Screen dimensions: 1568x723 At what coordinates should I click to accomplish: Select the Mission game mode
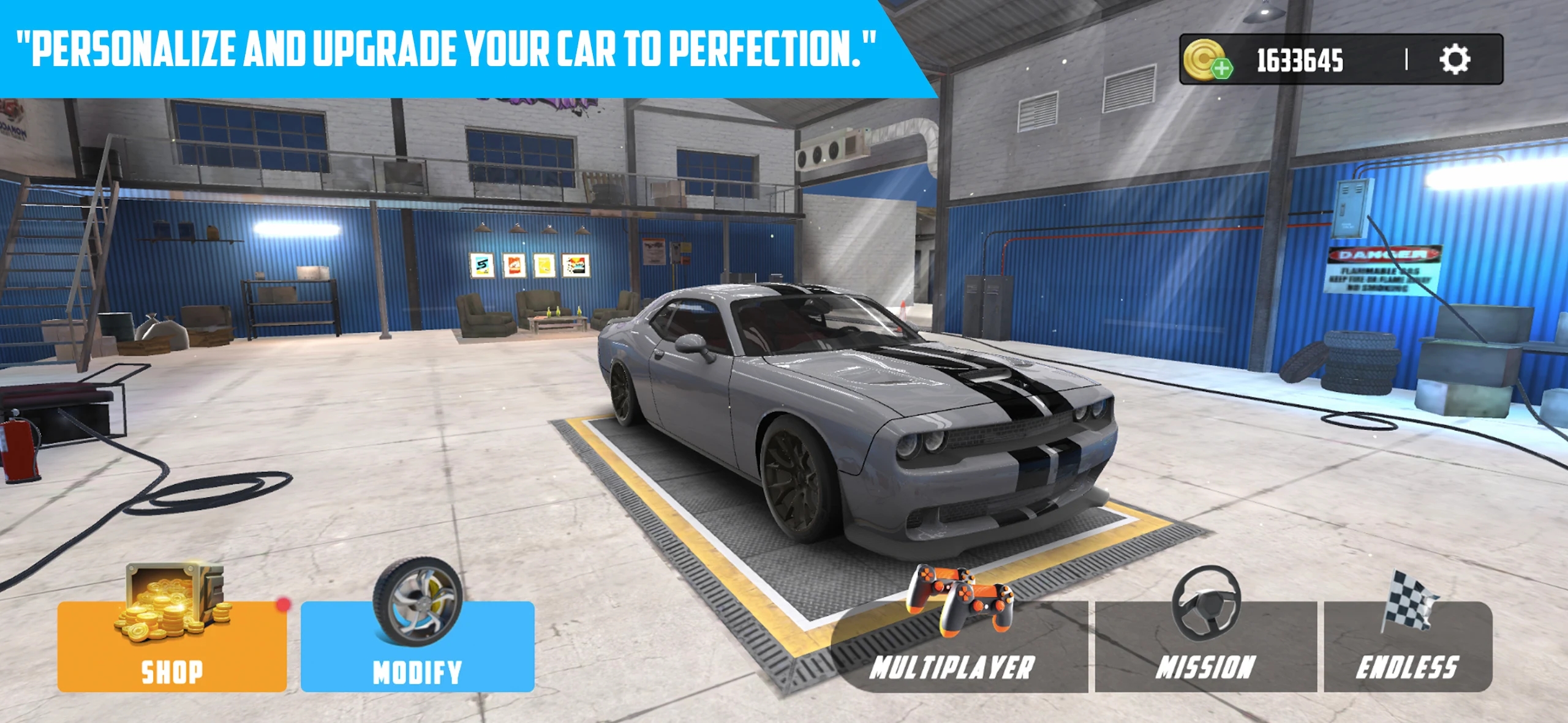pos(1205,648)
